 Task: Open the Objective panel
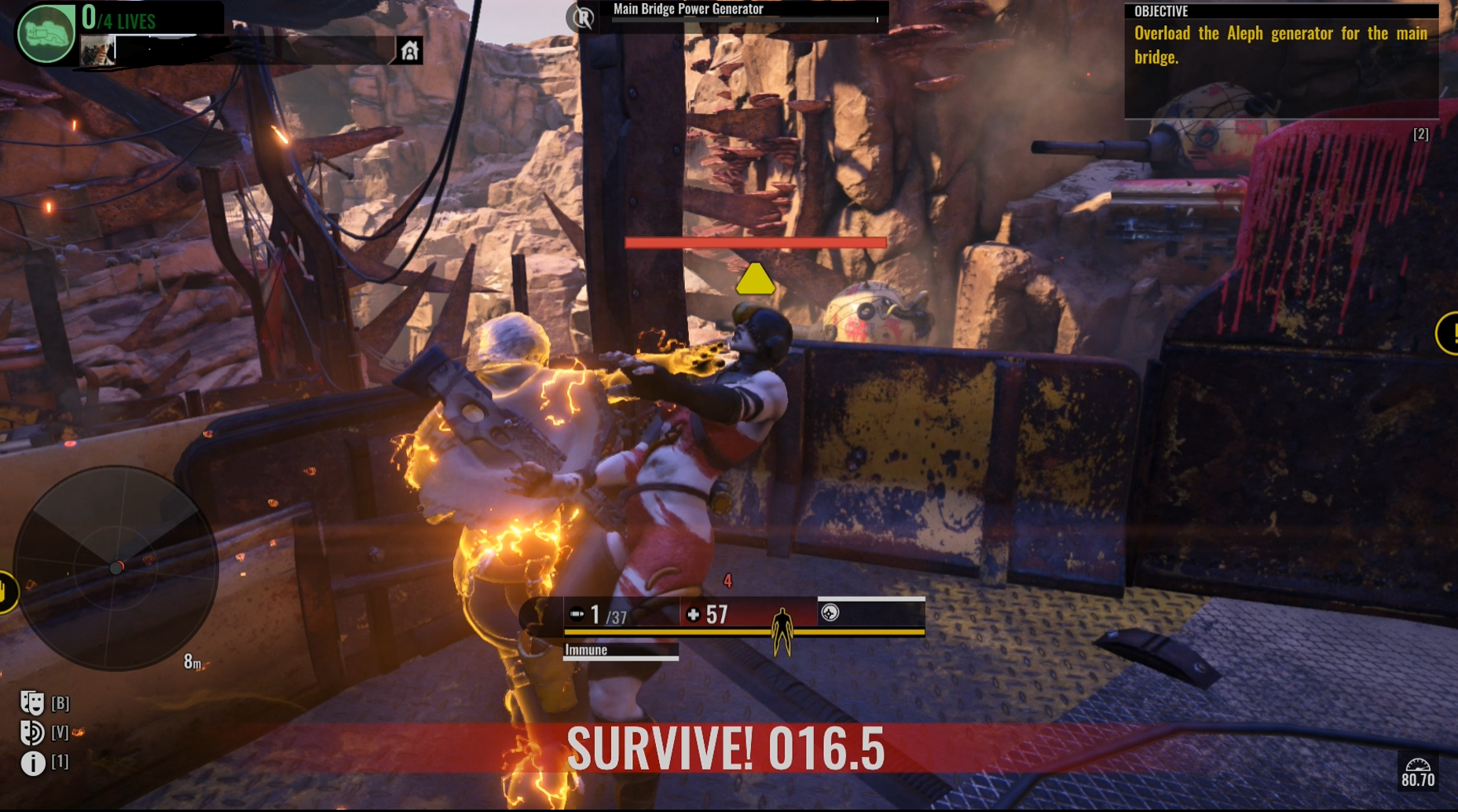coord(1280,60)
